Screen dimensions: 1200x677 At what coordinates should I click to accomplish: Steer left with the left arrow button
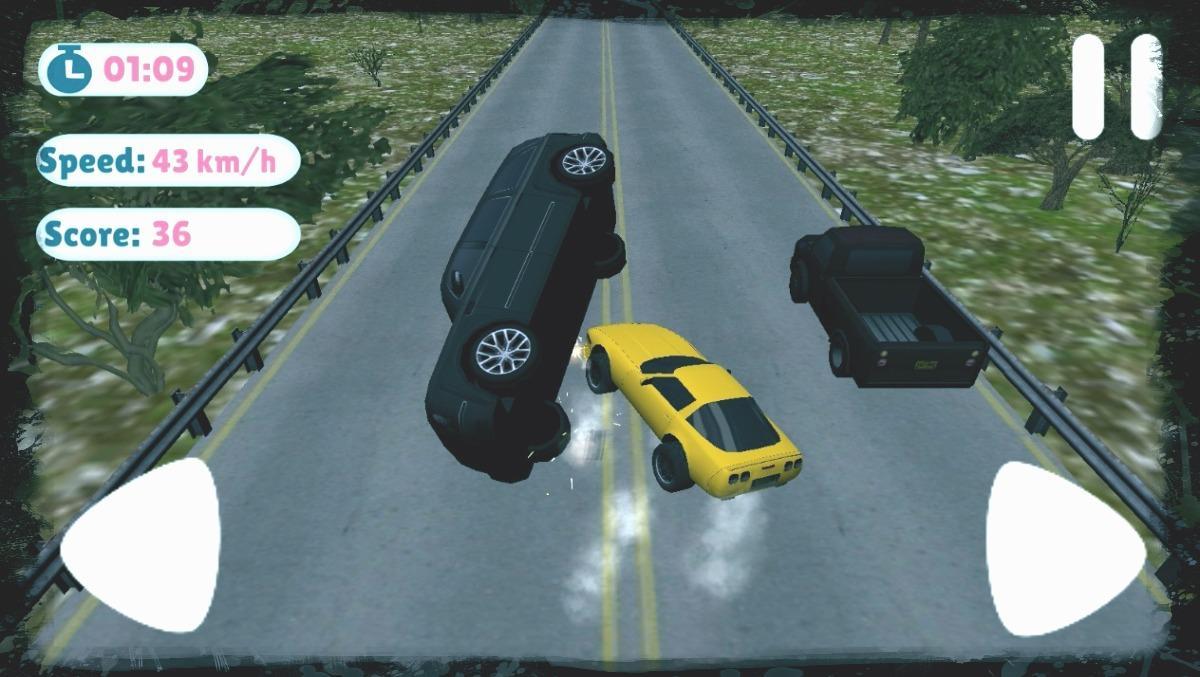coord(147,546)
